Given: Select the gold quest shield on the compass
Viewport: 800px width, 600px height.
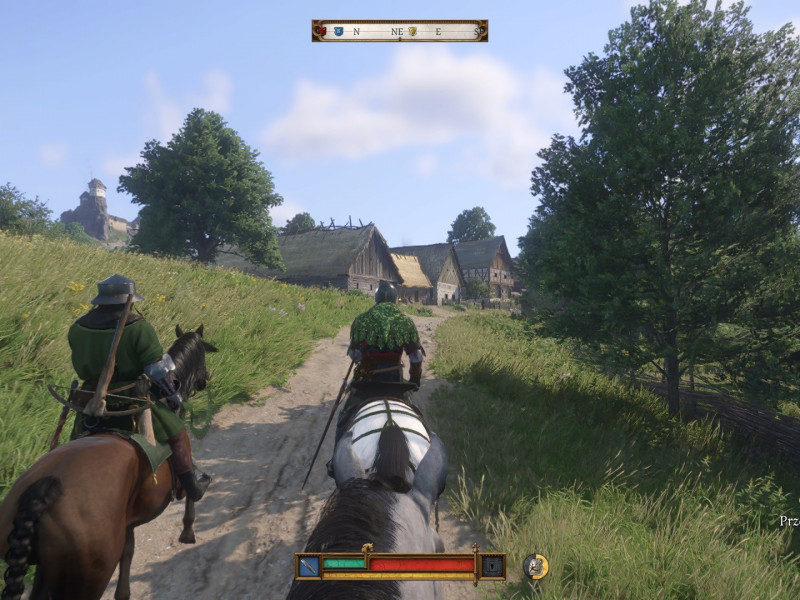Looking at the screenshot, I should click(412, 31).
